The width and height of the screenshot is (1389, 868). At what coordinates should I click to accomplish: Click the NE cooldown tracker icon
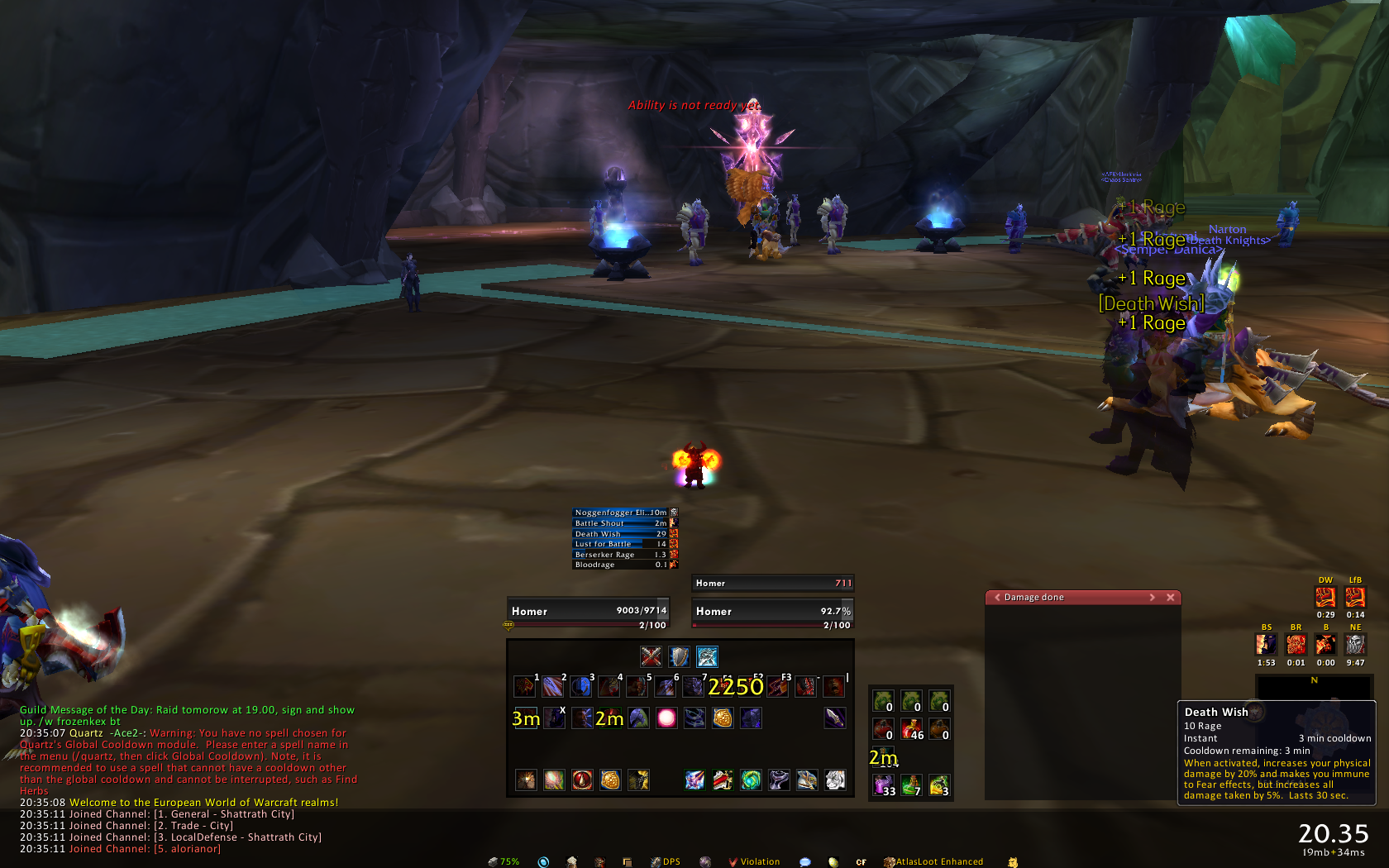click(x=1355, y=644)
